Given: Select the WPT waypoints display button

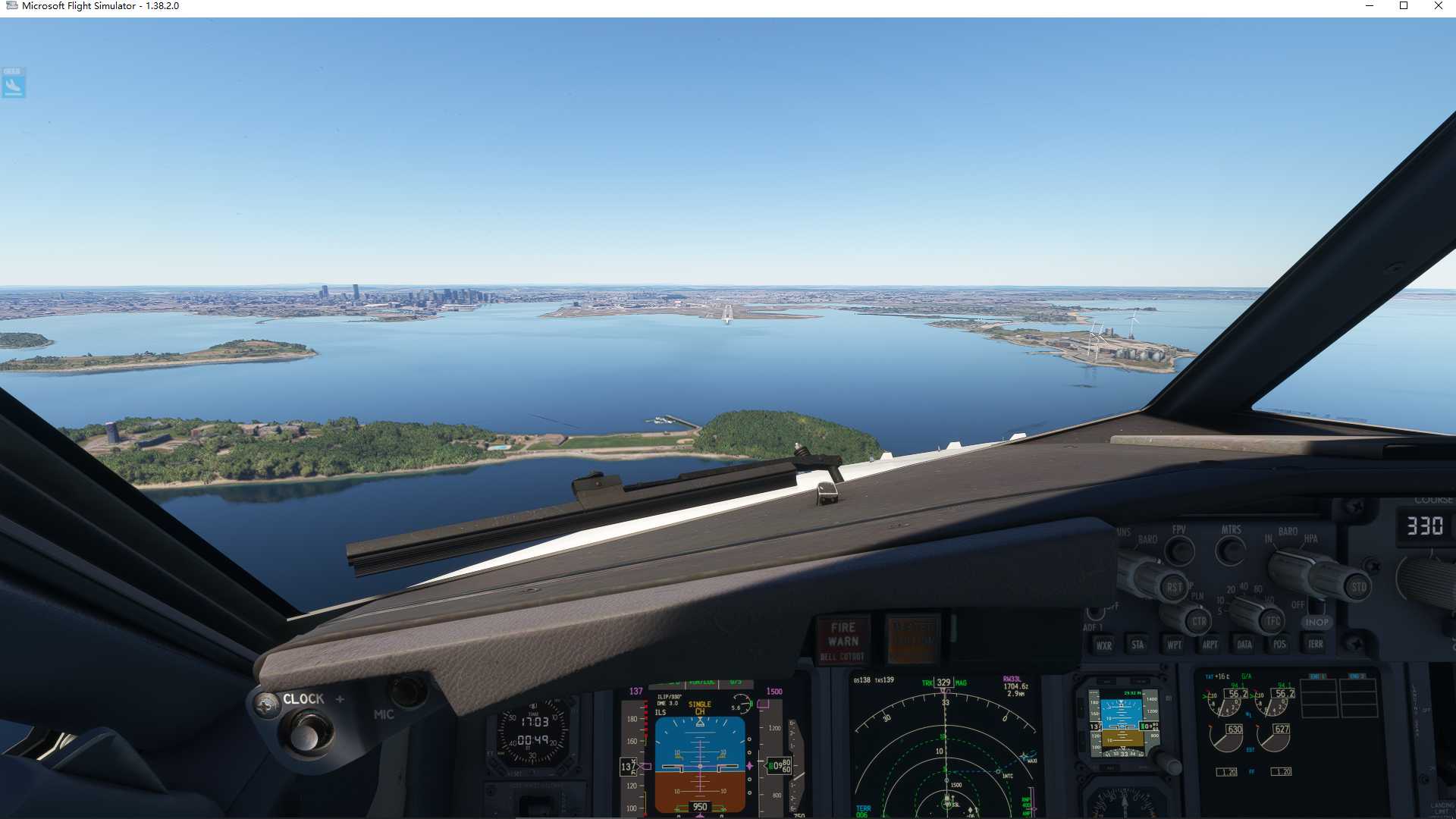Looking at the screenshot, I should coord(1173,645).
